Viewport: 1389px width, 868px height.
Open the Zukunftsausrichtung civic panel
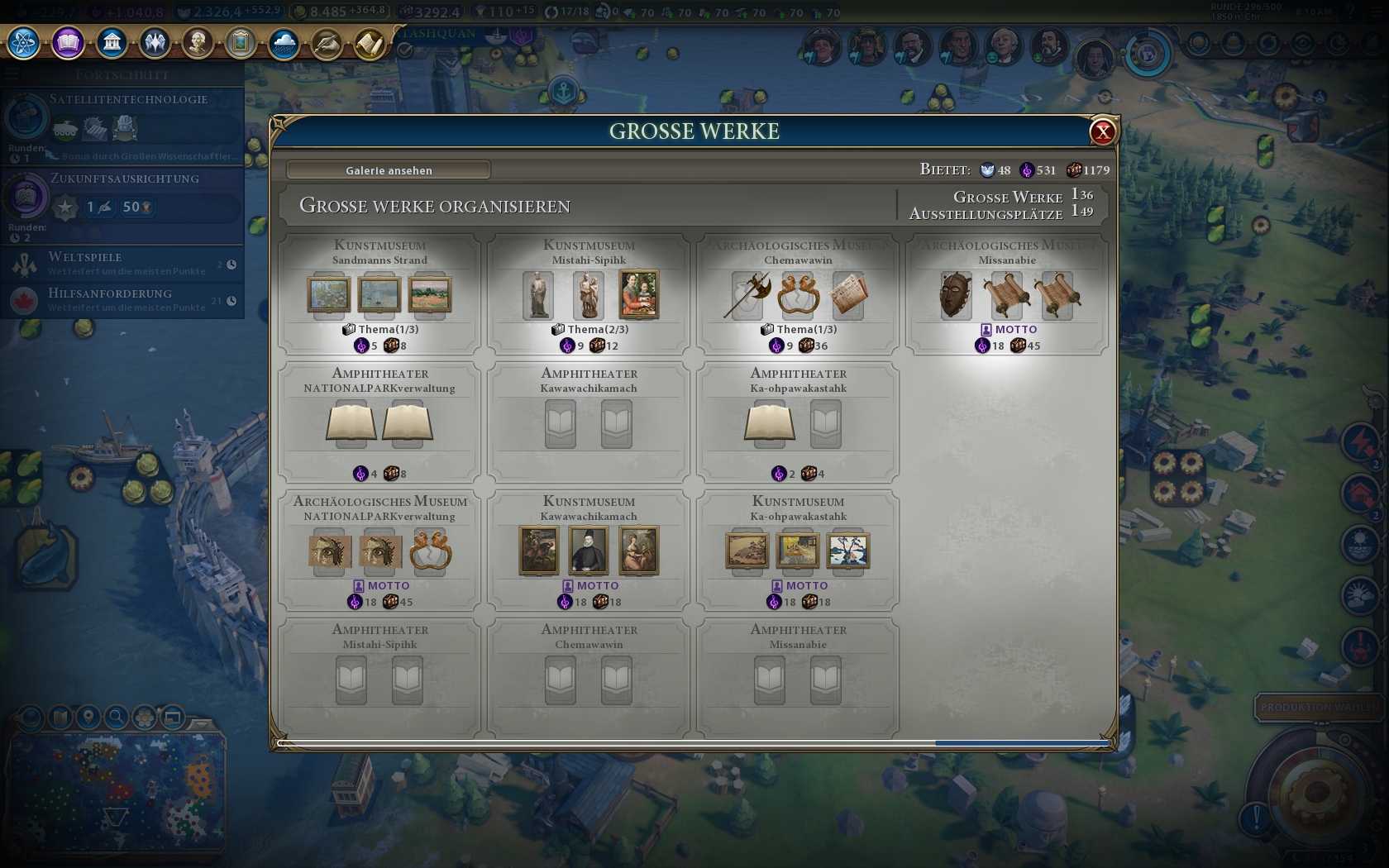122,203
